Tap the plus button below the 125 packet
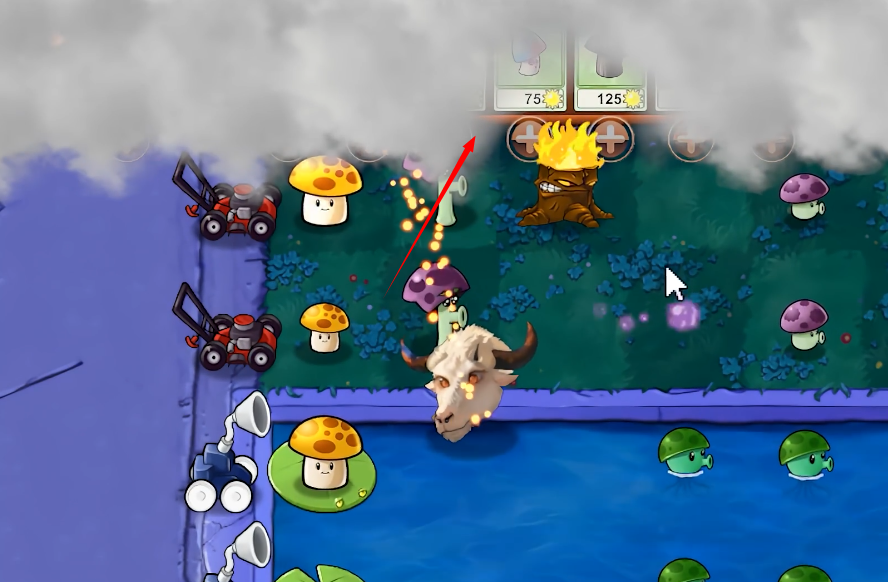Image resolution: width=888 pixels, height=582 pixels. point(611,139)
